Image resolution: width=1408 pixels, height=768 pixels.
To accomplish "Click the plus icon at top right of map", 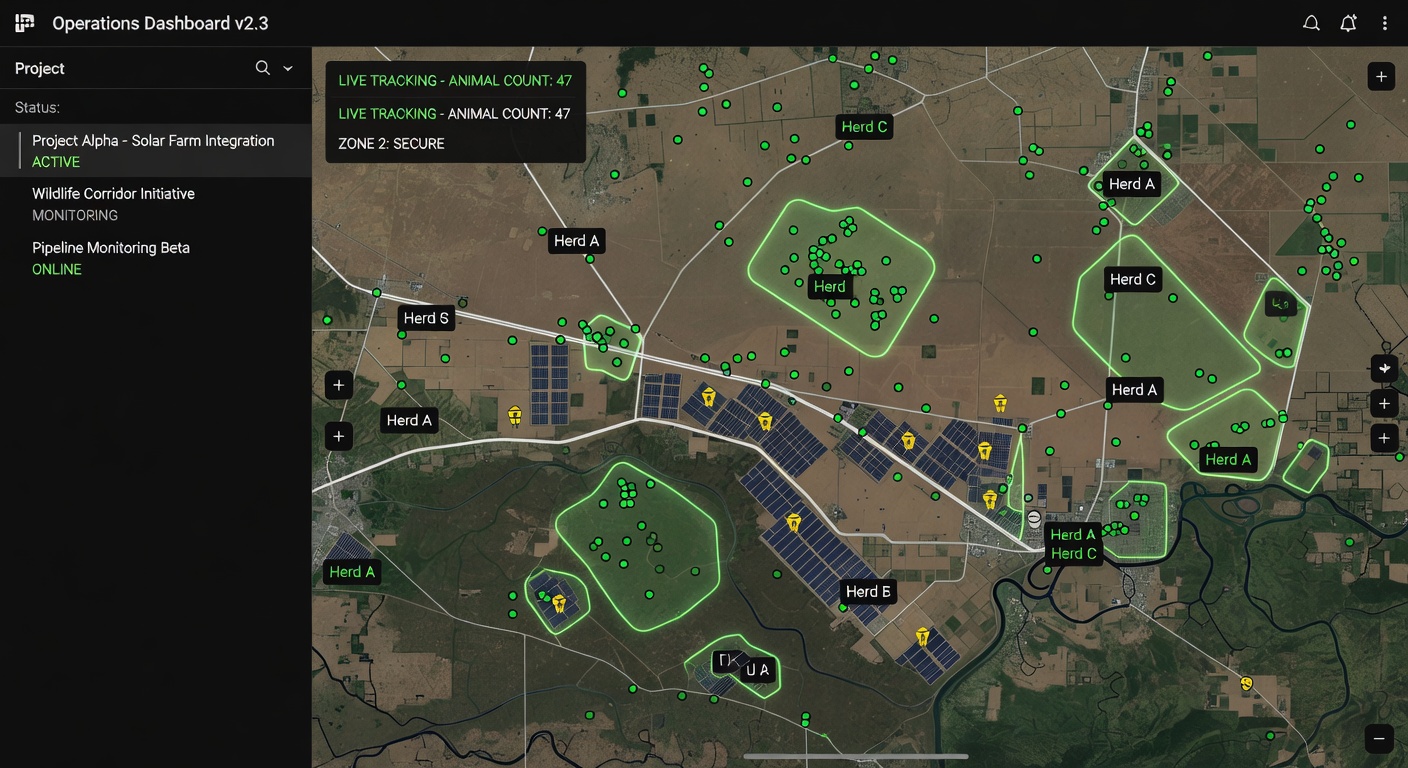I will pyautogui.click(x=1381, y=76).
